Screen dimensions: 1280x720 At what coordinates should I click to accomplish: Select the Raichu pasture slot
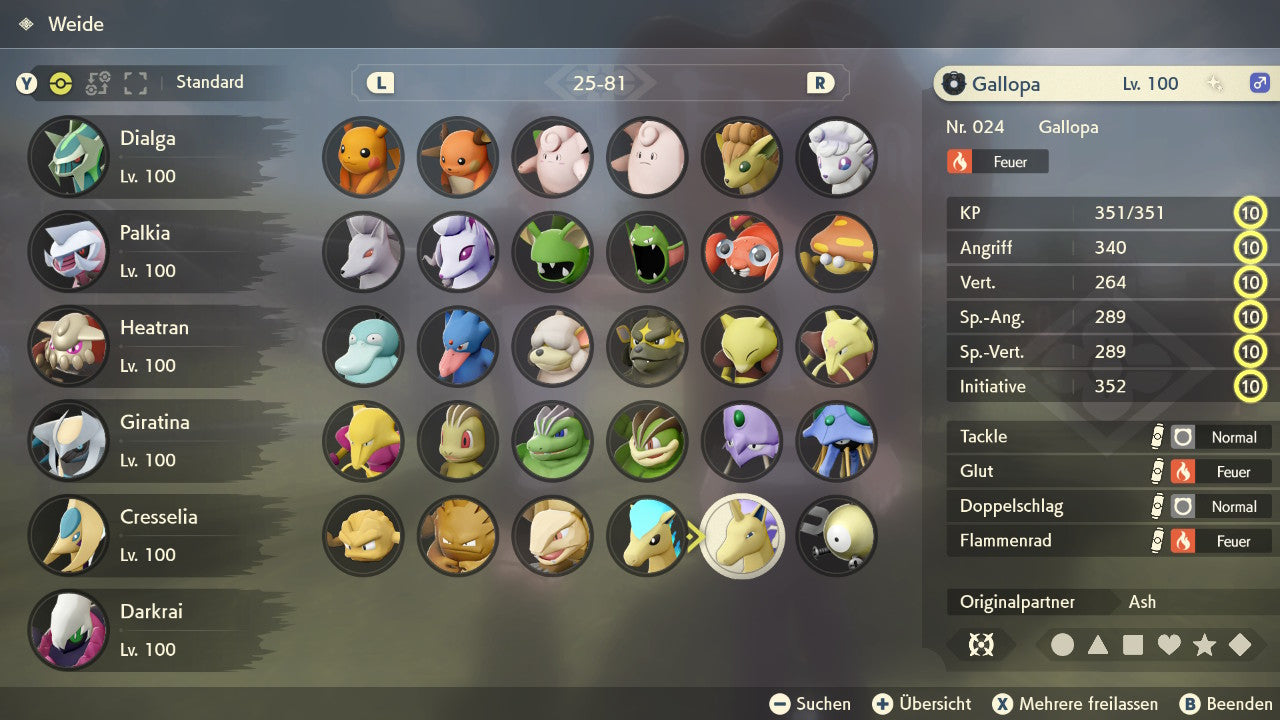(x=458, y=157)
